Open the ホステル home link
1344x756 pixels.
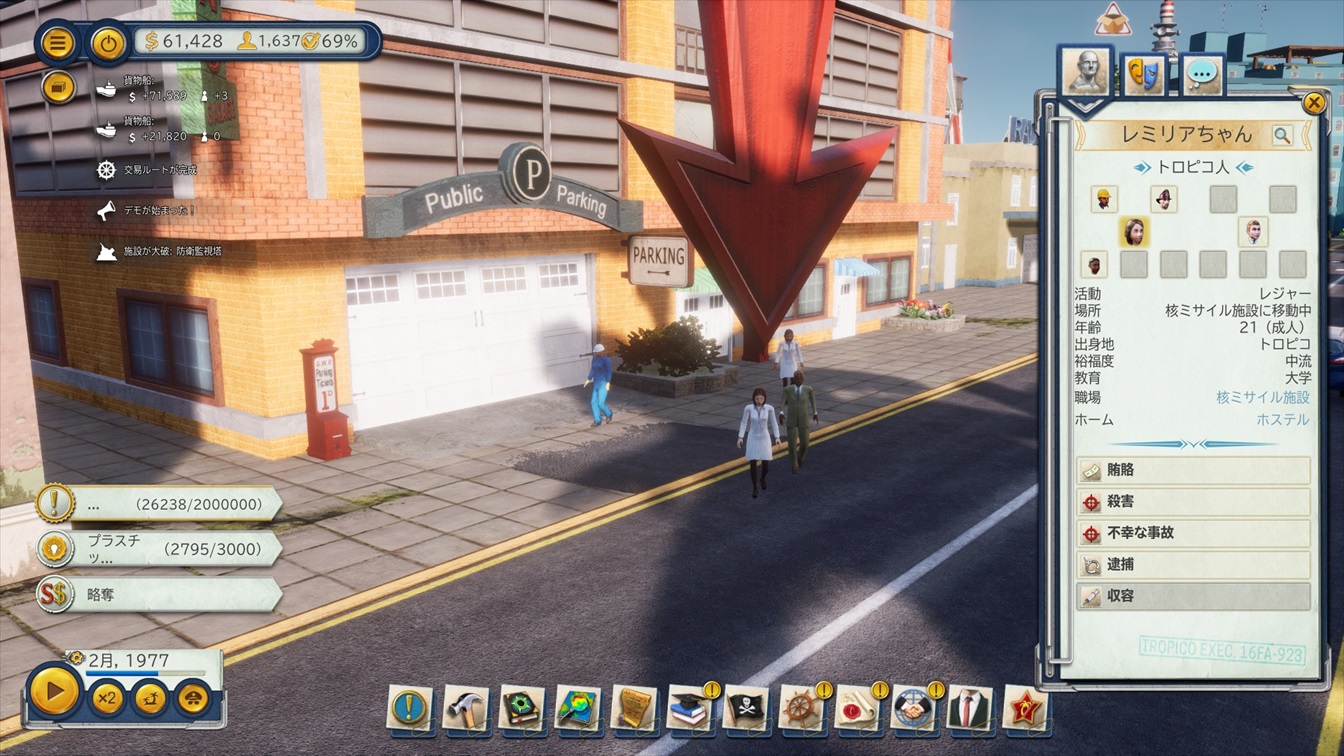[1282, 420]
